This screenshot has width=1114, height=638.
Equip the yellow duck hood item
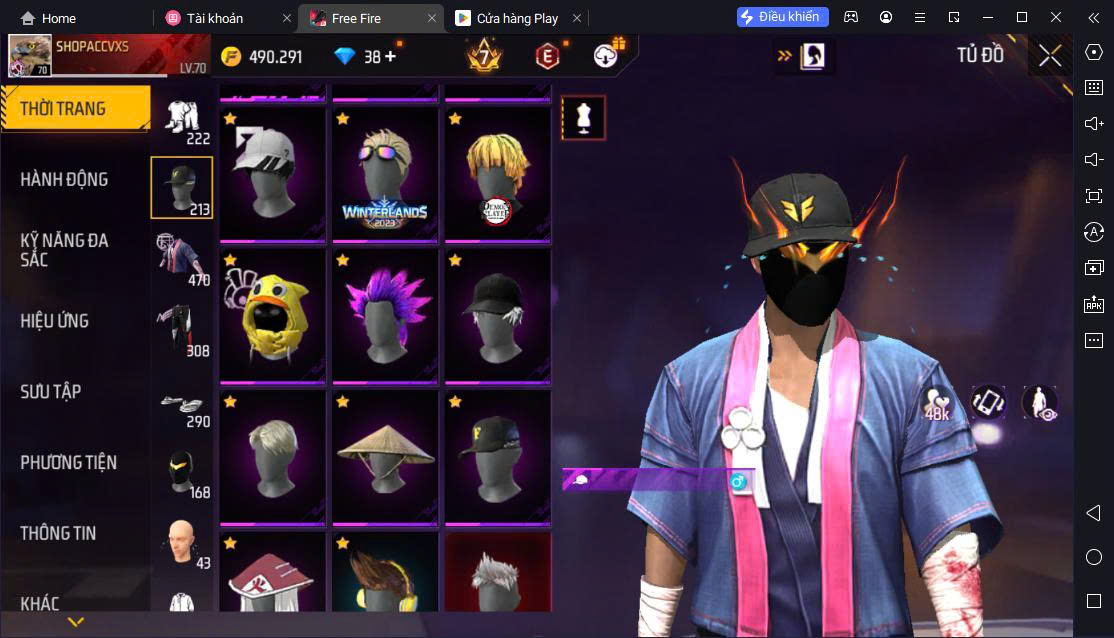tap(273, 315)
